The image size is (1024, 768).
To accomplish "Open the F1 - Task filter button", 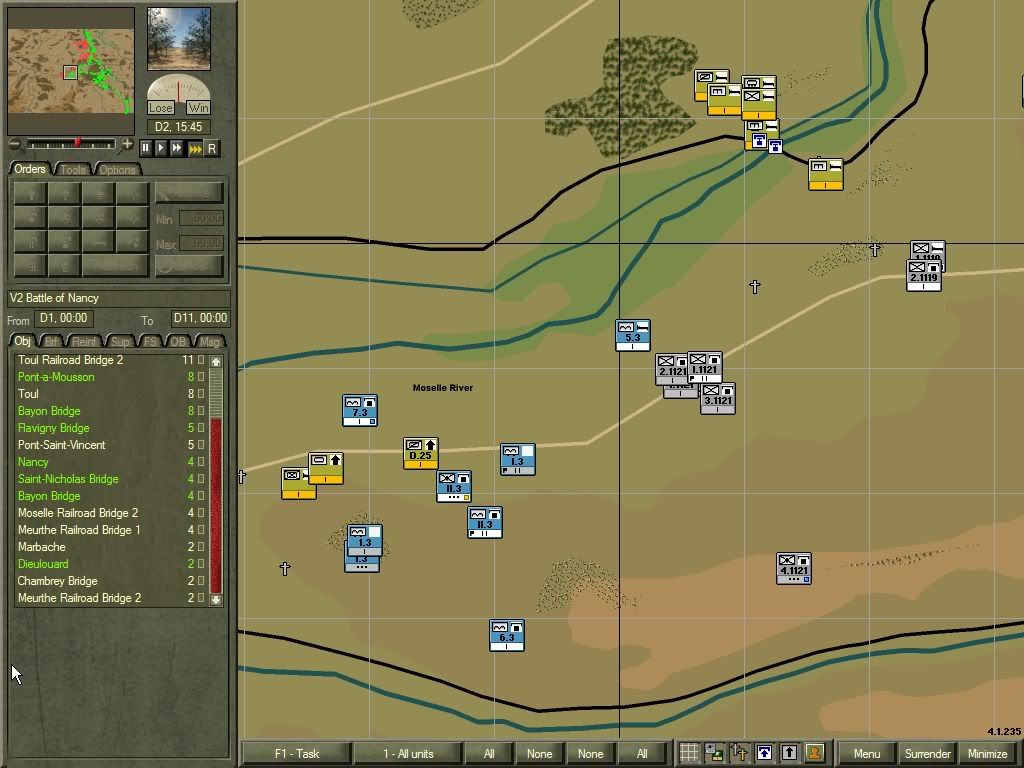I will coord(295,753).
